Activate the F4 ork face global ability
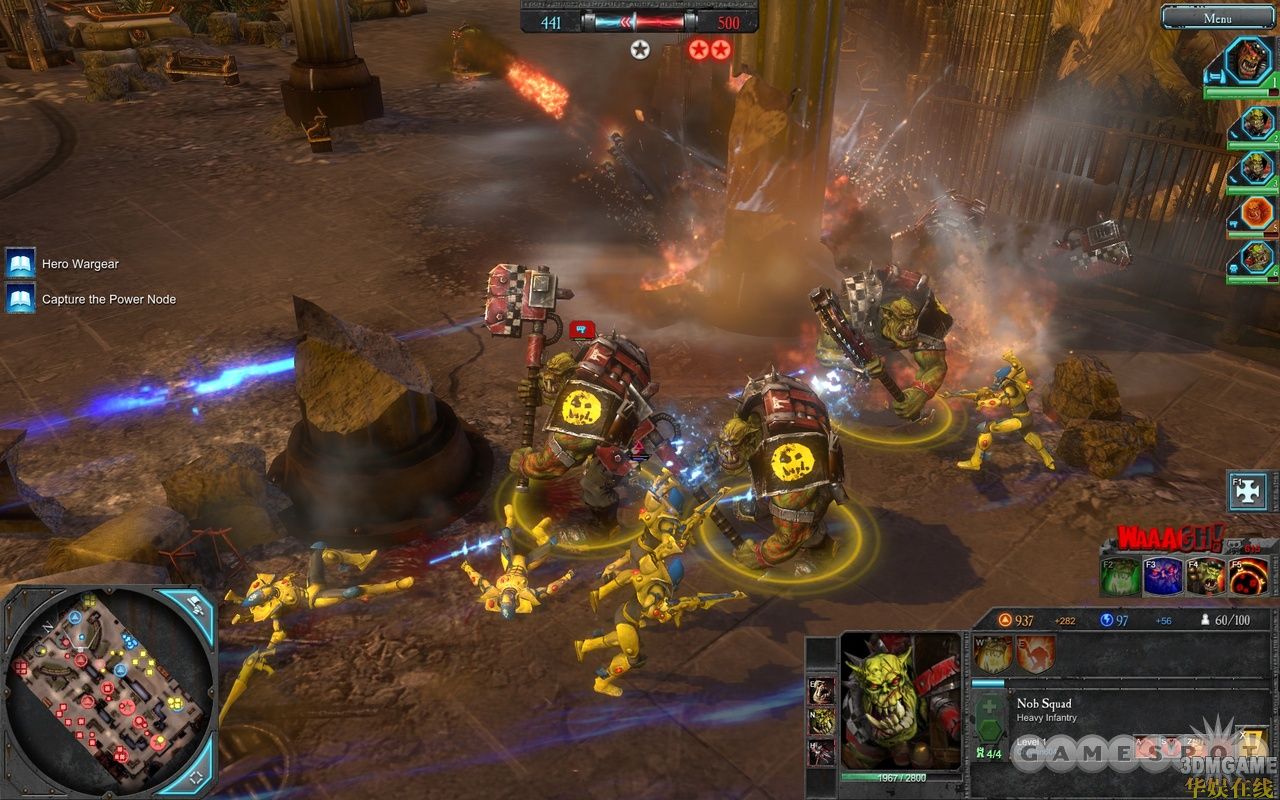 click(x=1206, y=577)
